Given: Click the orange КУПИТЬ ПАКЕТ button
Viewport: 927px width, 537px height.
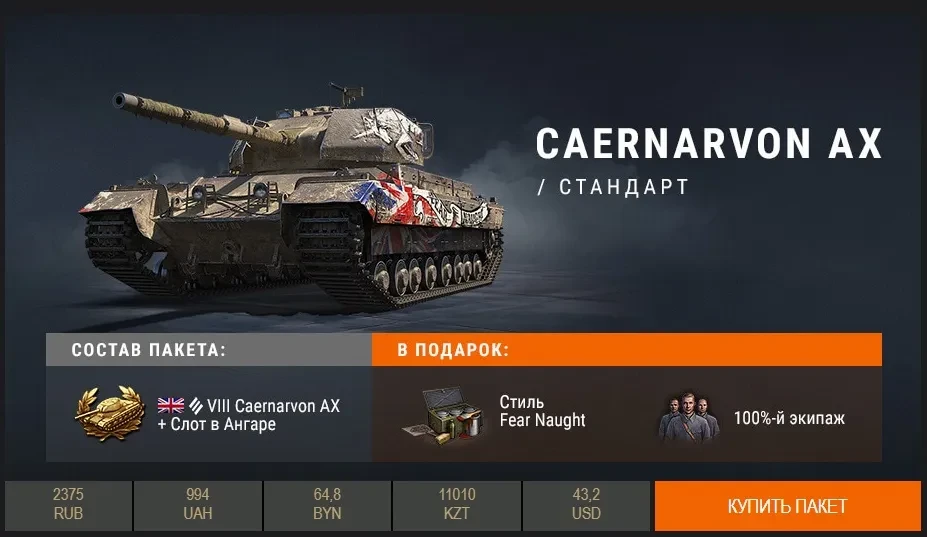Looking at the screenshot, I should pos(787,506).
